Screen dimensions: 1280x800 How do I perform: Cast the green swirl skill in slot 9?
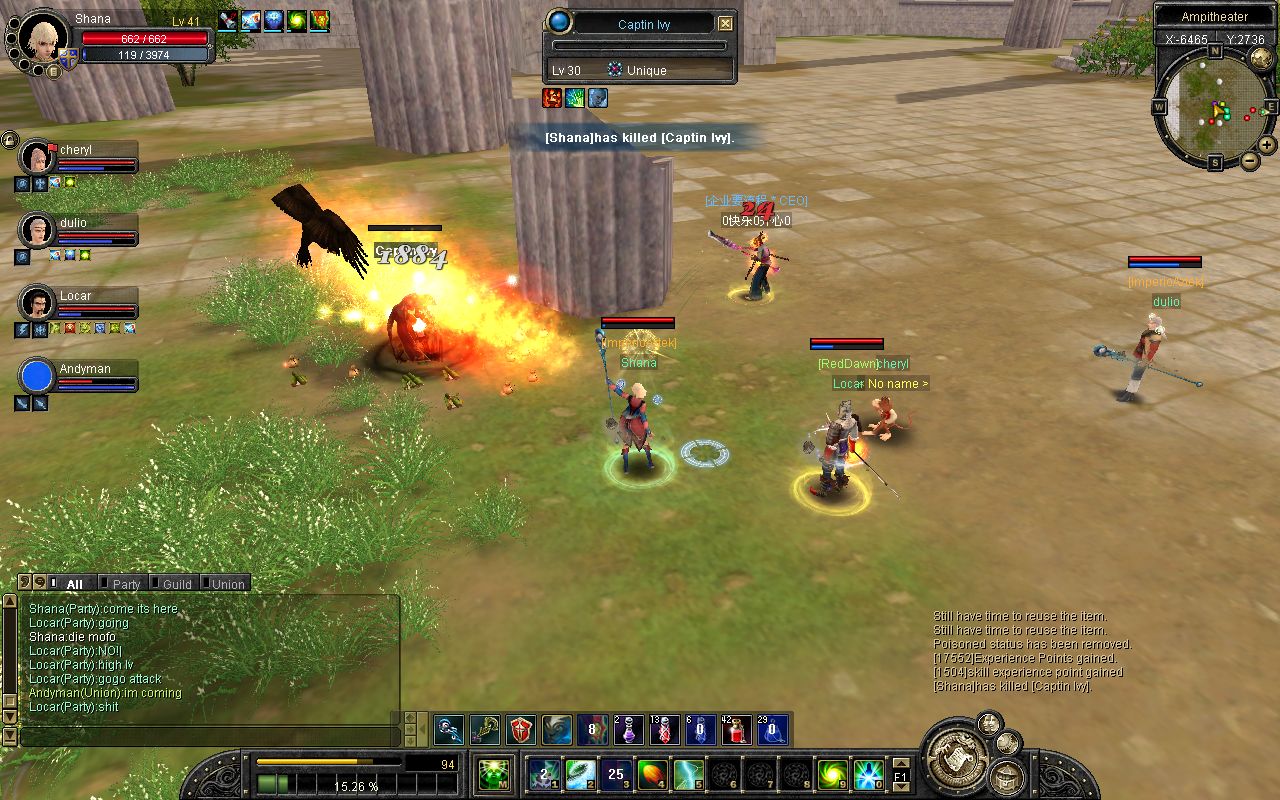832,773
